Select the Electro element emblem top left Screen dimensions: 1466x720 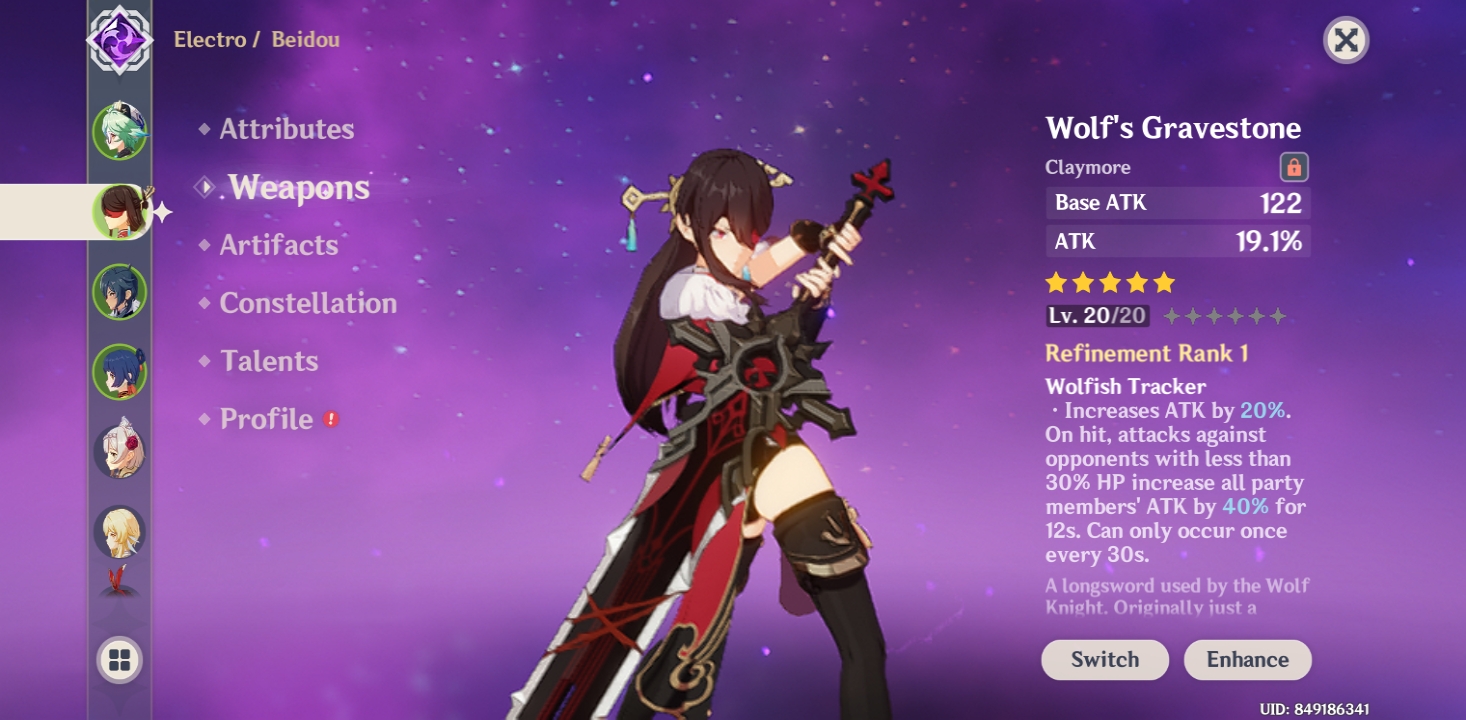pyautogui.click(x=118, y=42)
